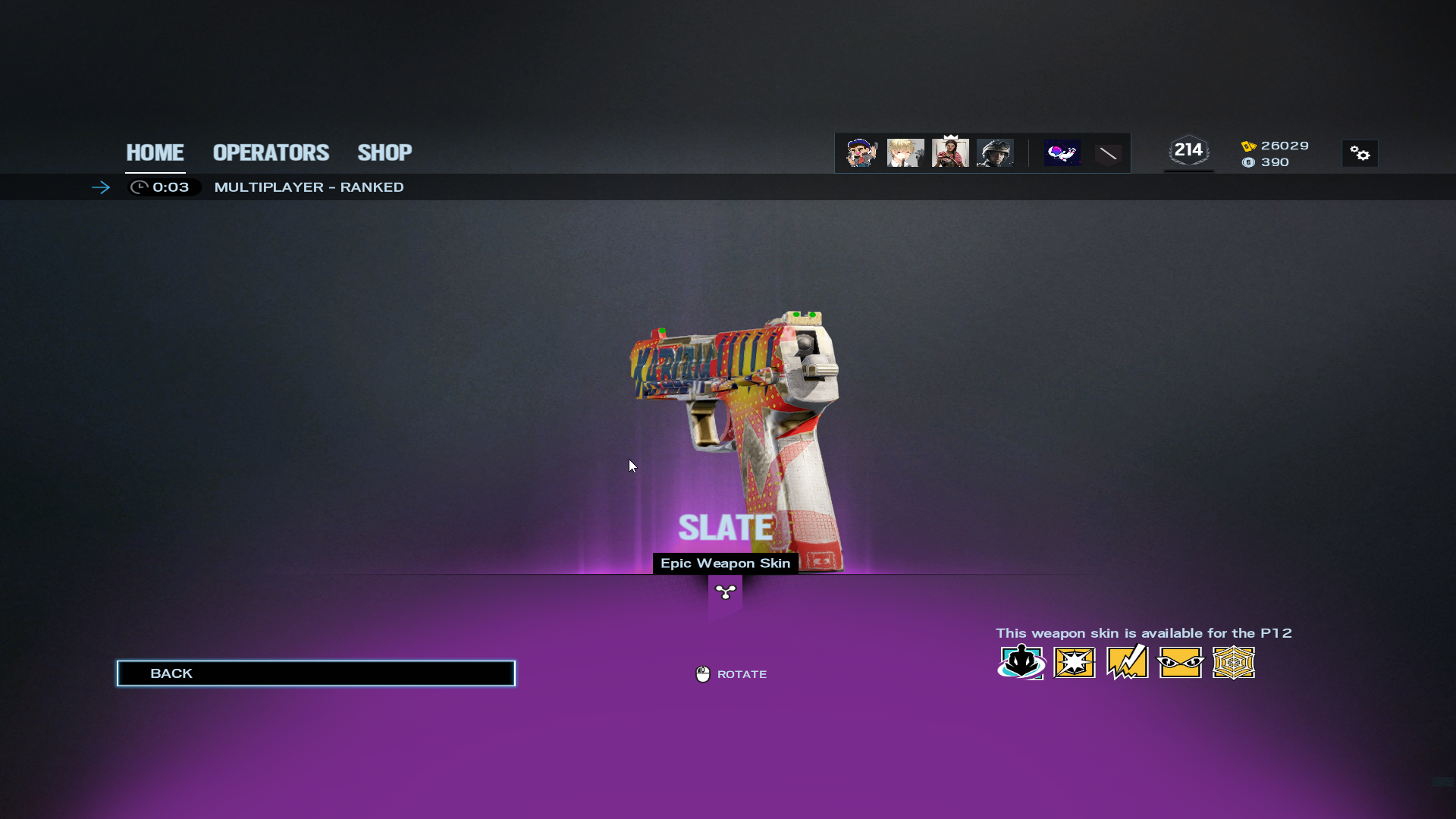Select the crowned squad leader avatar
Screen dimensions: 1456x819
[x=950, y=152]
